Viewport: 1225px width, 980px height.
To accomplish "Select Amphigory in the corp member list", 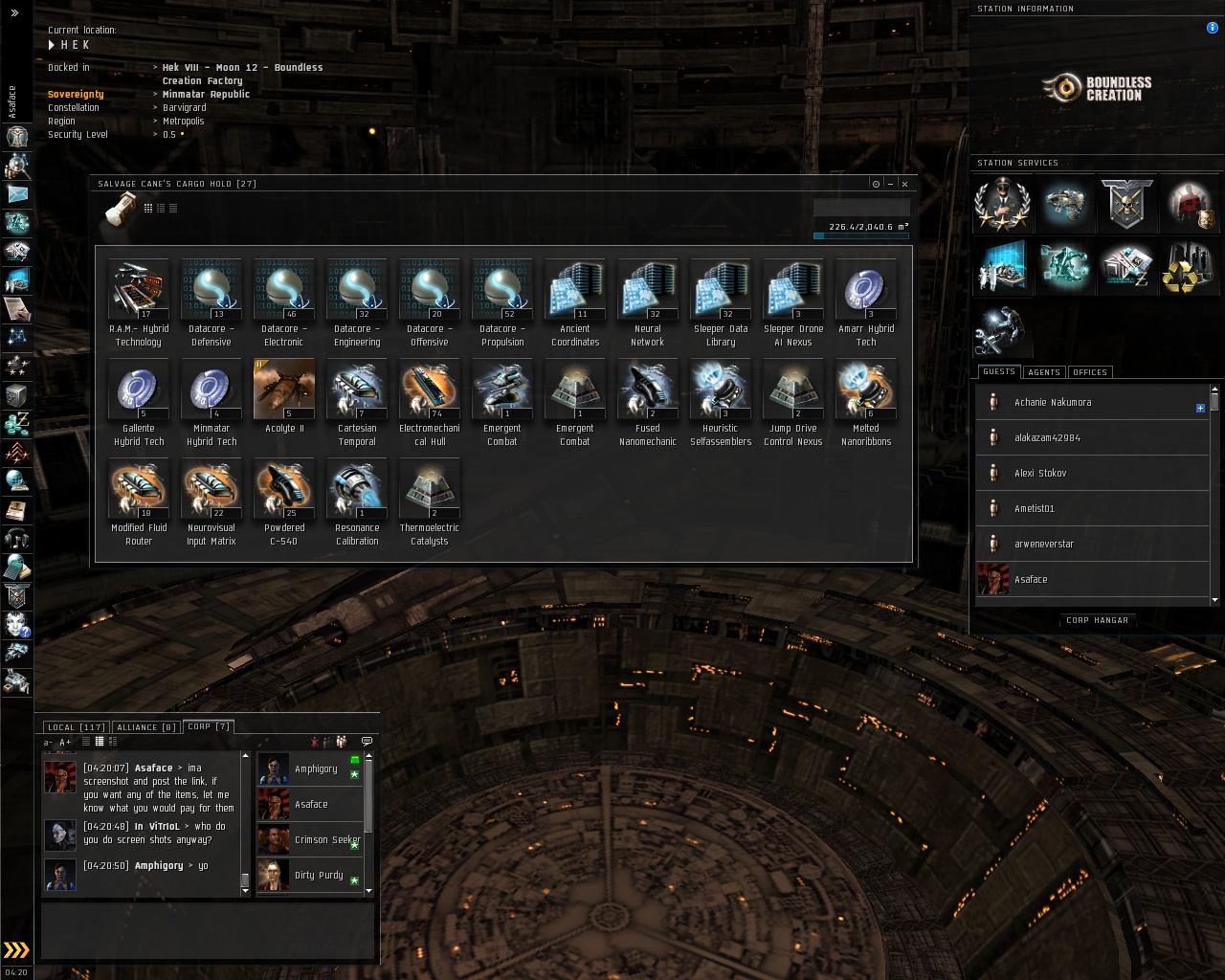I will [x=316, y=769].
